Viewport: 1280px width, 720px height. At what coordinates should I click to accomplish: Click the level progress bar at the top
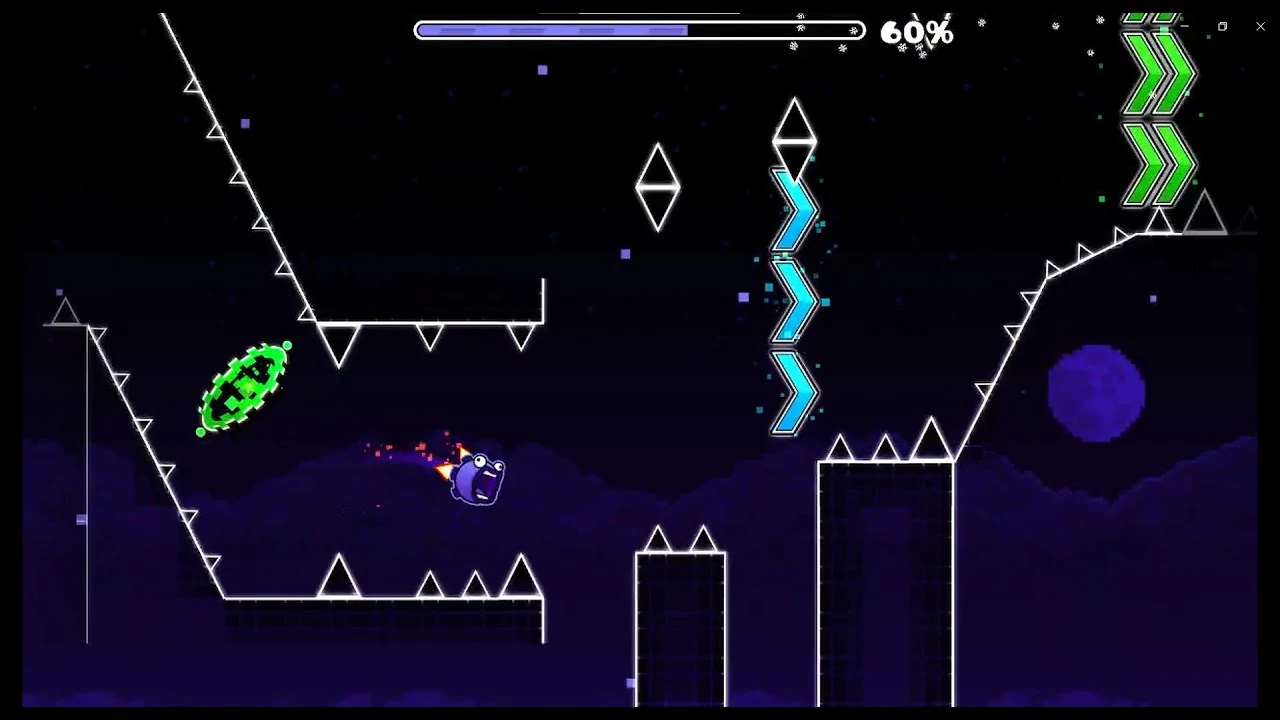coord(638,30)
